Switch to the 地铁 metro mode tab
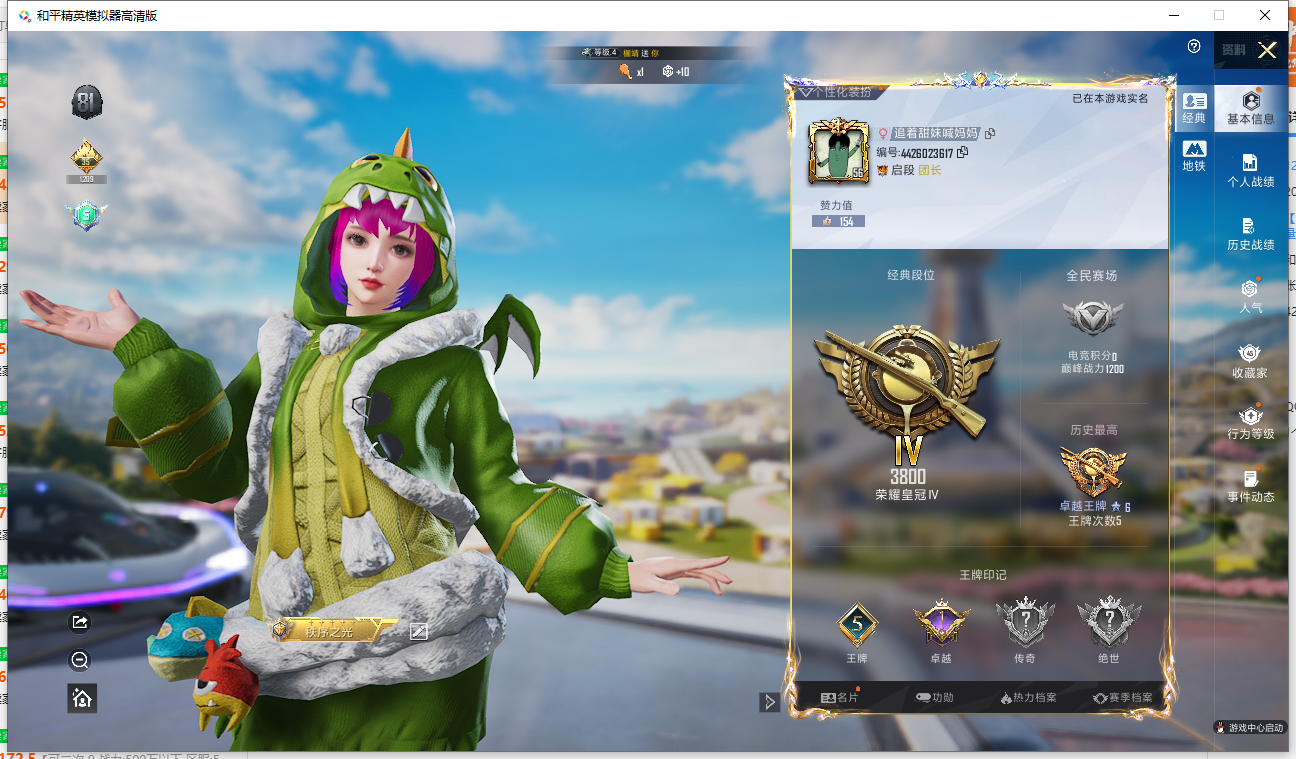The width and height of the screenshot is (1296, 759). (1194, 156)
